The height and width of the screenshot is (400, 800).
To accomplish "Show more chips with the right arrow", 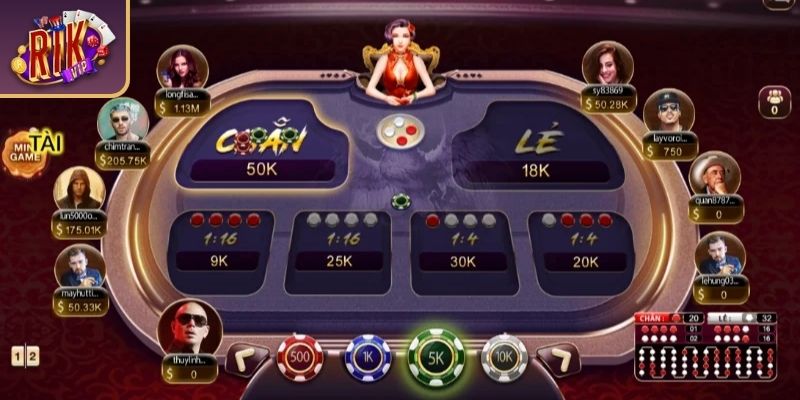I will (557, 359).
